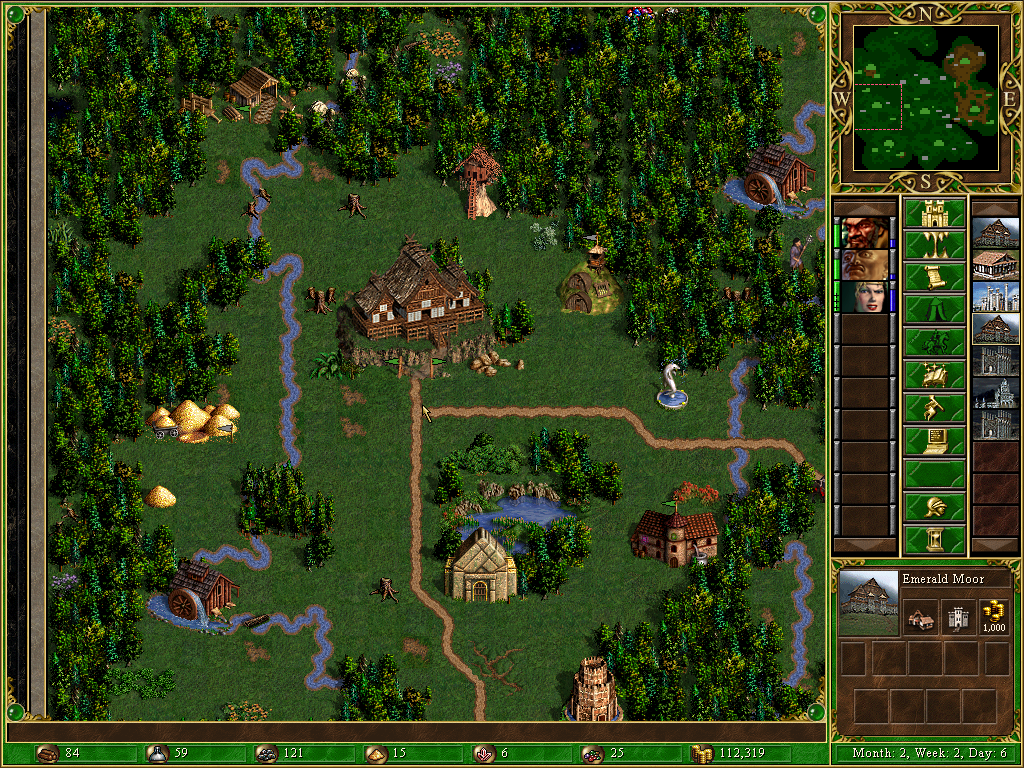Open Adventure Options digging figure button
This screenshot has height=768, width=1024.
934,408
